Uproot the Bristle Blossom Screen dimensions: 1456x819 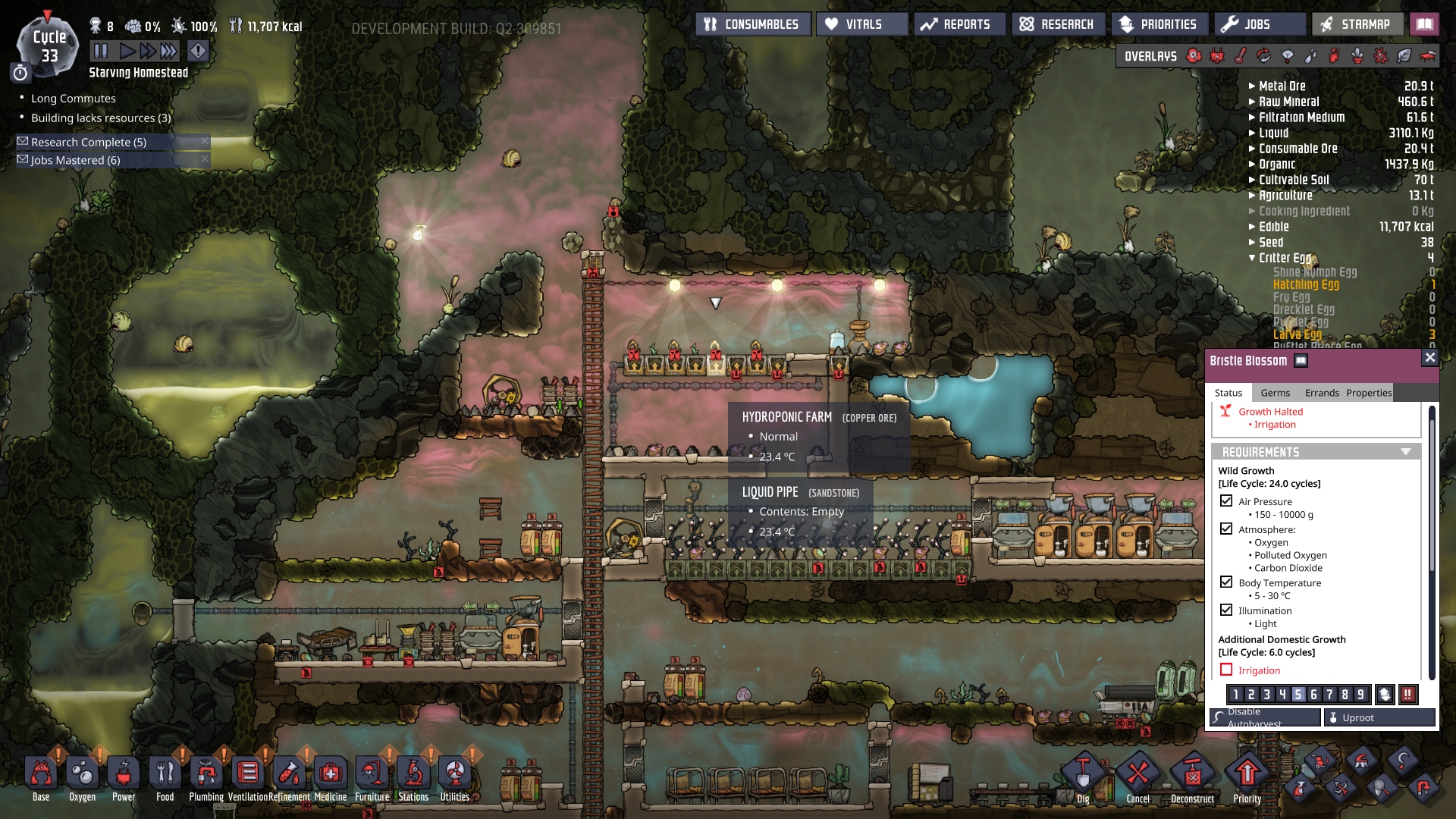click(1379, 717)
